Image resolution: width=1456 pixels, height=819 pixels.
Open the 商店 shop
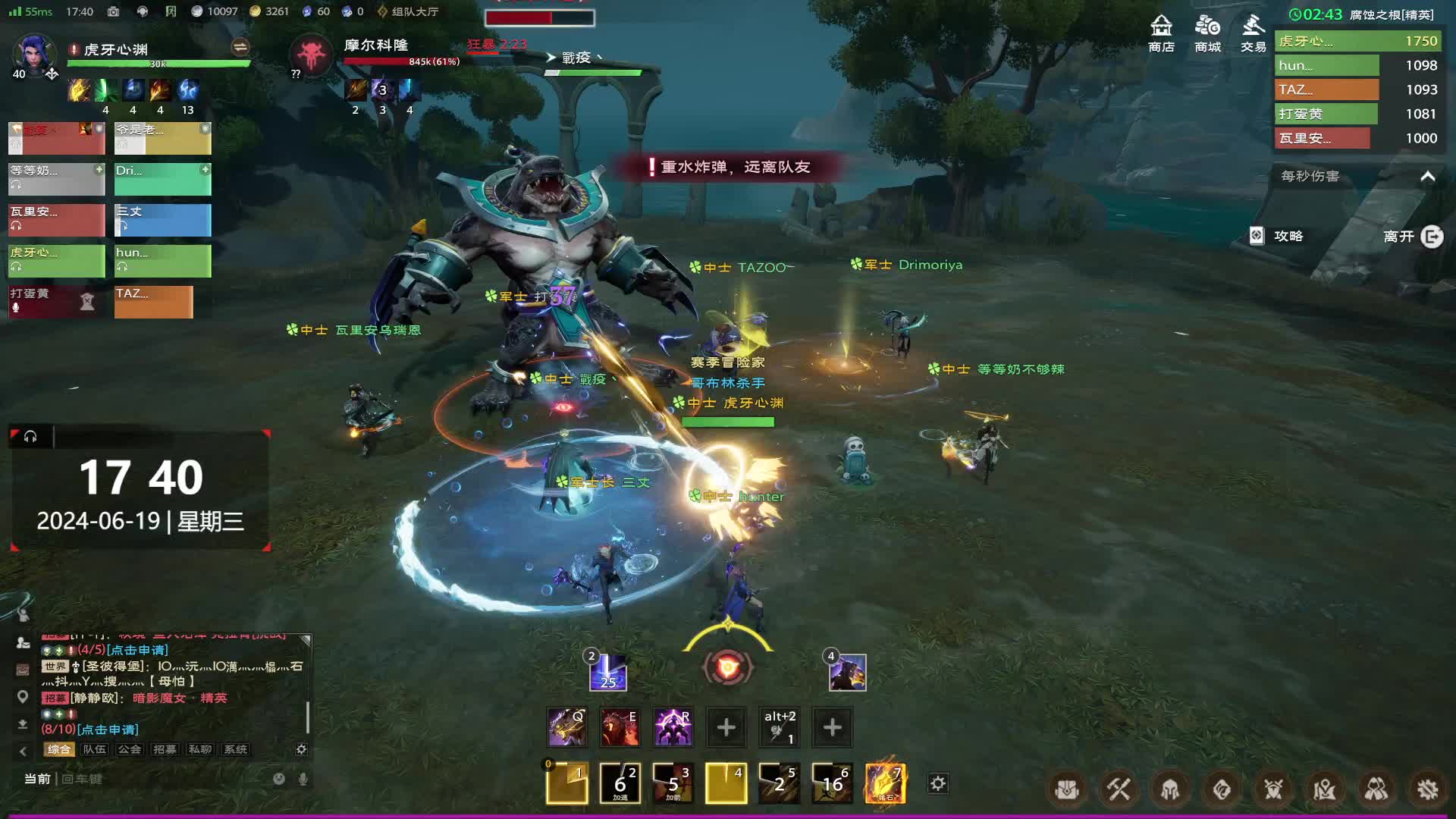click(x=1161, y=33)
